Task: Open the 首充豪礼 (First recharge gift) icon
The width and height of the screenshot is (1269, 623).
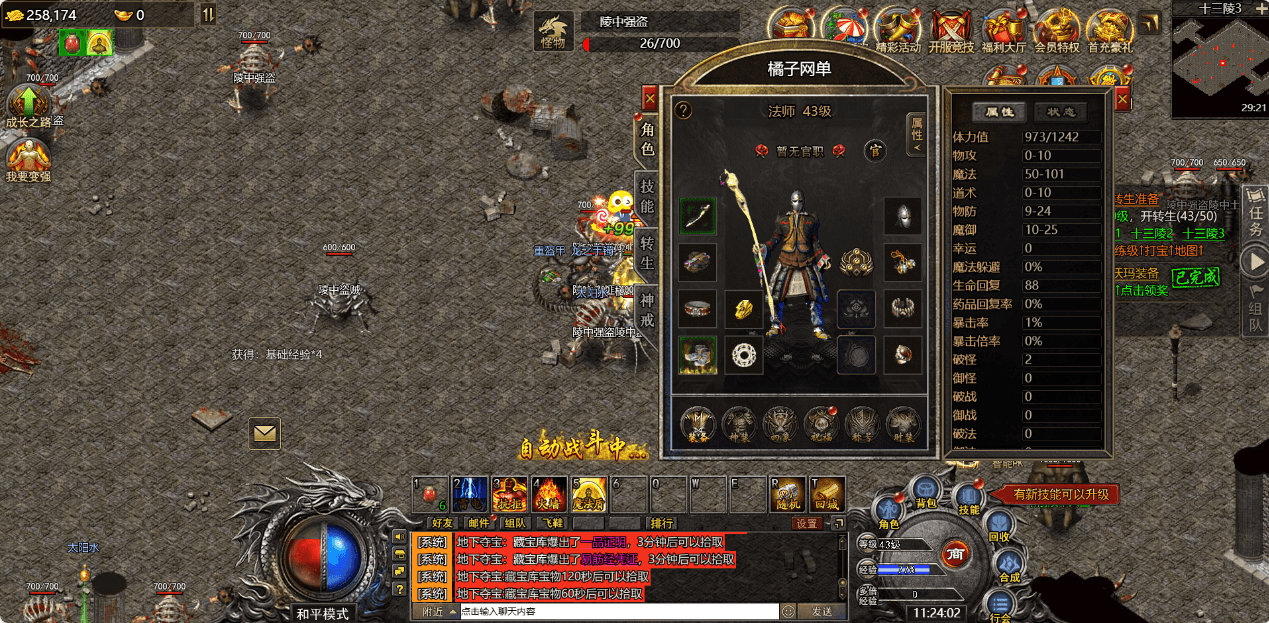Action: tap(1109, 31)
